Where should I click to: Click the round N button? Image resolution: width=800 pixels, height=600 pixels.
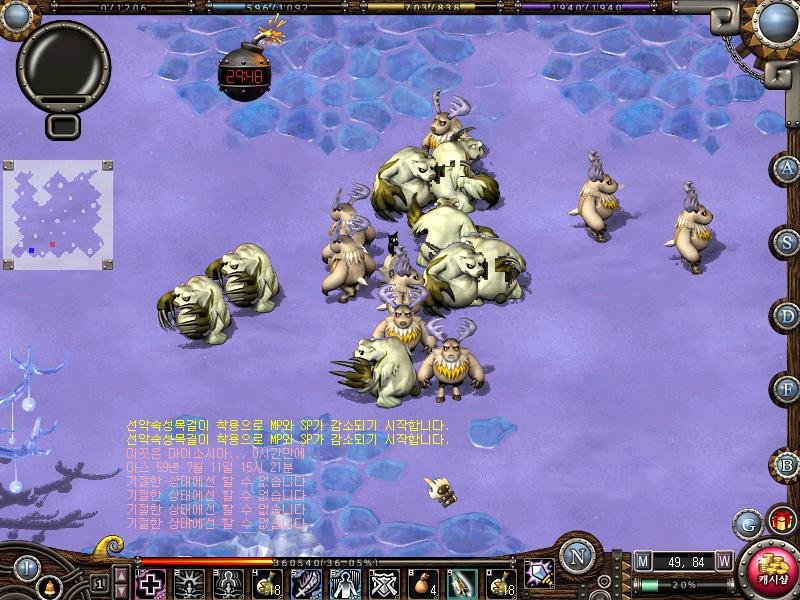(x=576, y=557)
